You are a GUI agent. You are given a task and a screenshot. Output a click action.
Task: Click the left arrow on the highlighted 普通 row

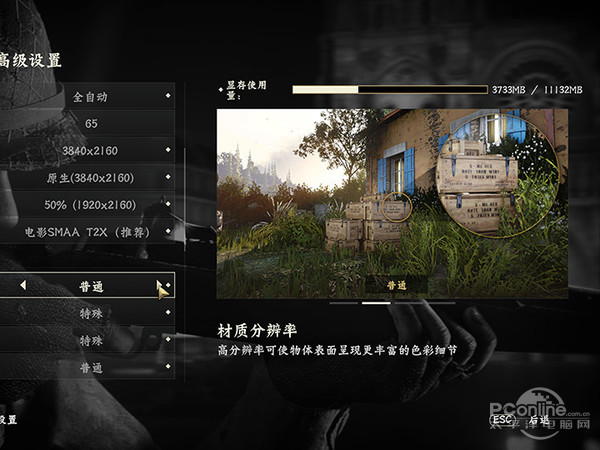point(23,286)
